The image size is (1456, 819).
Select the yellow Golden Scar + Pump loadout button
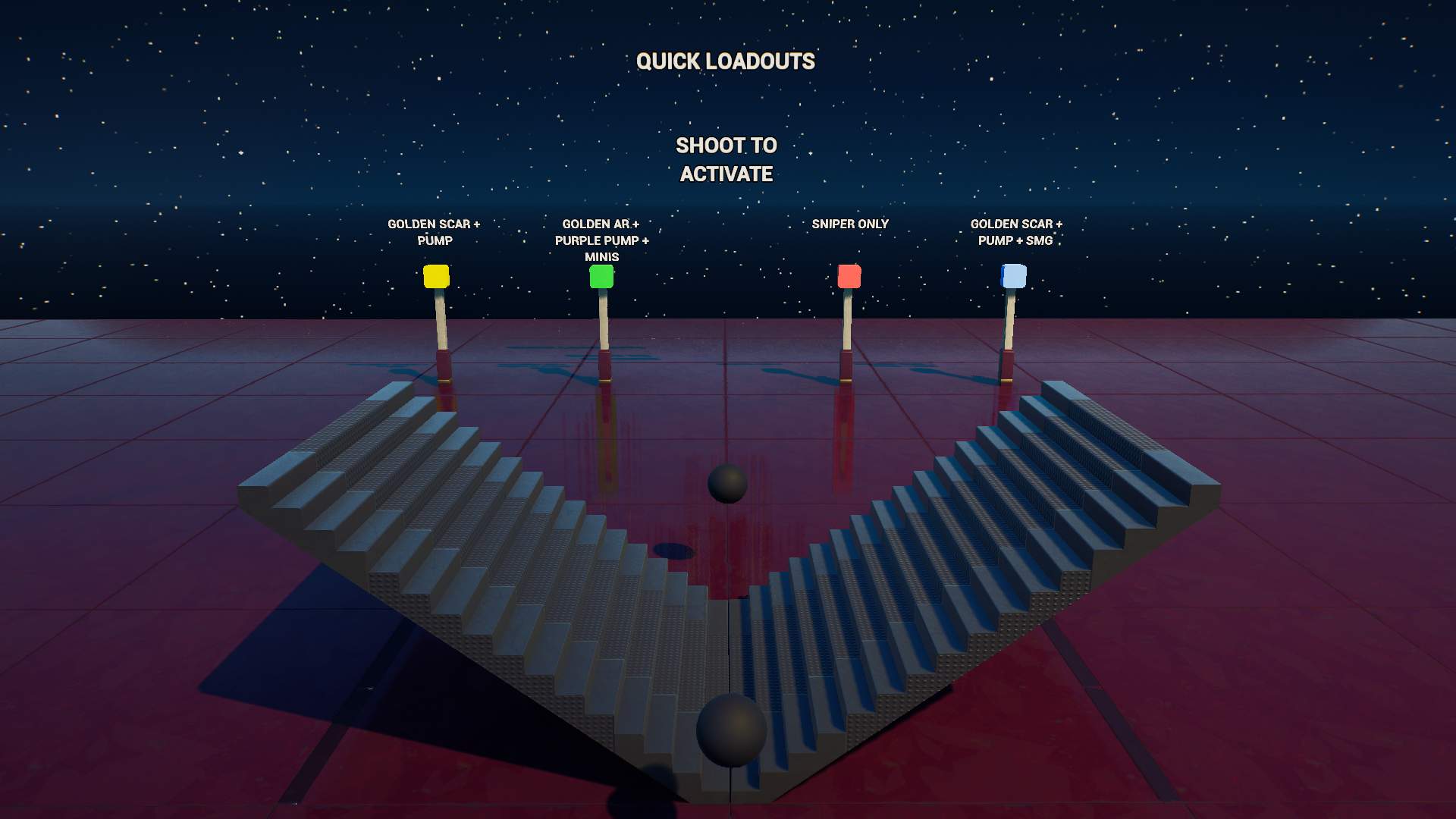point(436,276)
